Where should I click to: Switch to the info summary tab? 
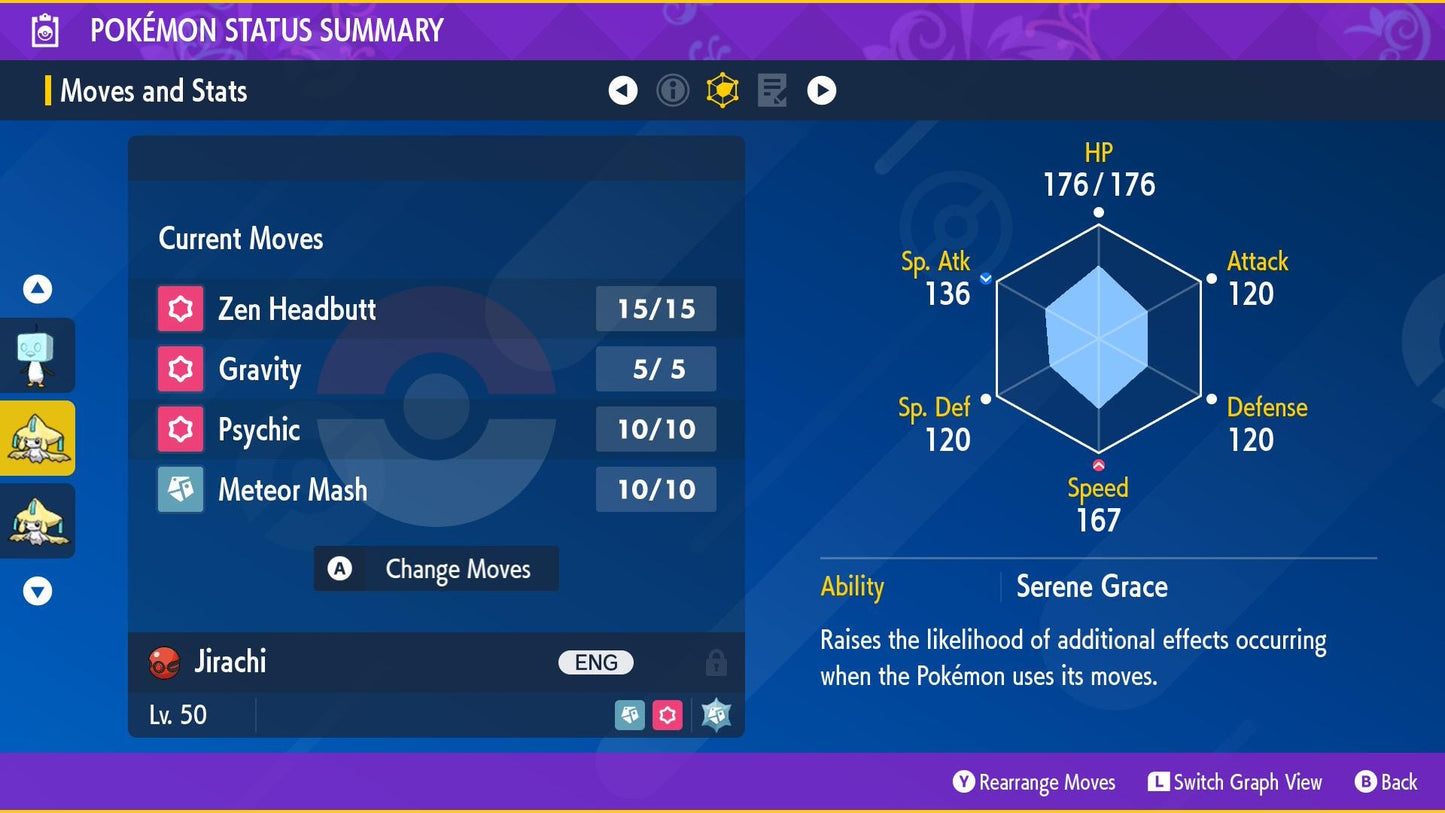pos(673,91)
